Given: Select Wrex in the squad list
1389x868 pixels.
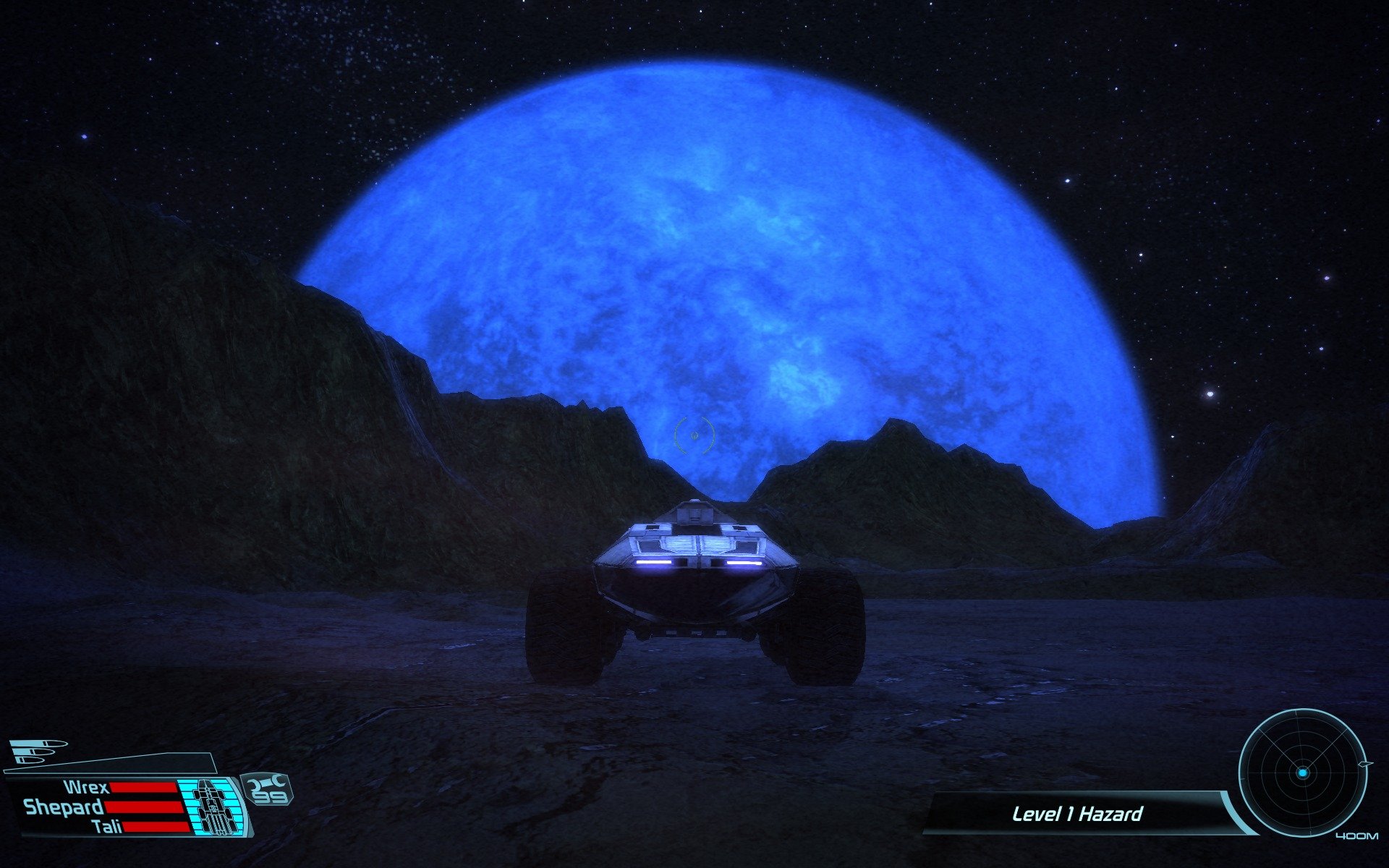Looking at the screenshot, I should 87,788.
